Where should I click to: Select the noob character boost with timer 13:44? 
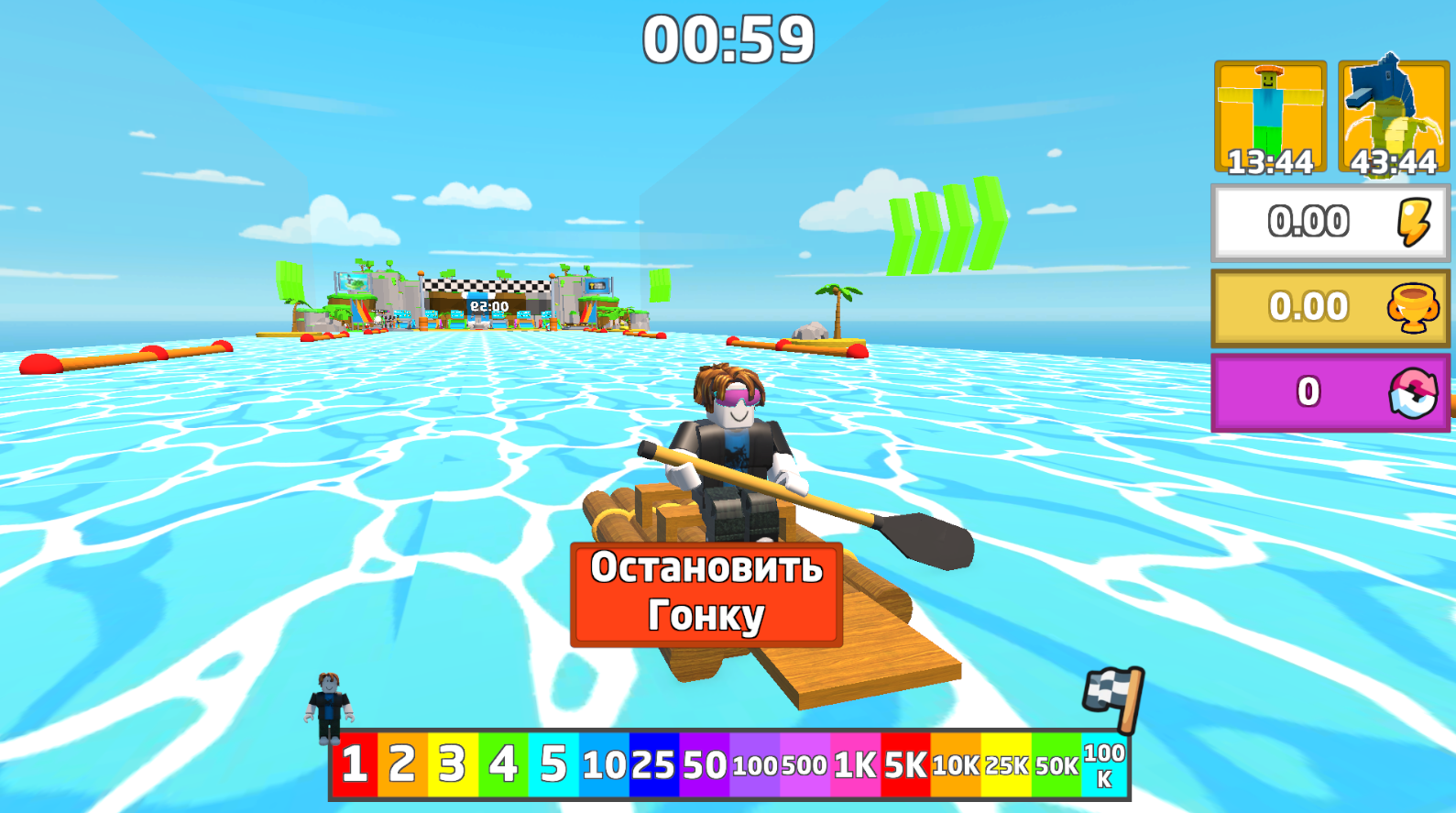coord(1270,115)
